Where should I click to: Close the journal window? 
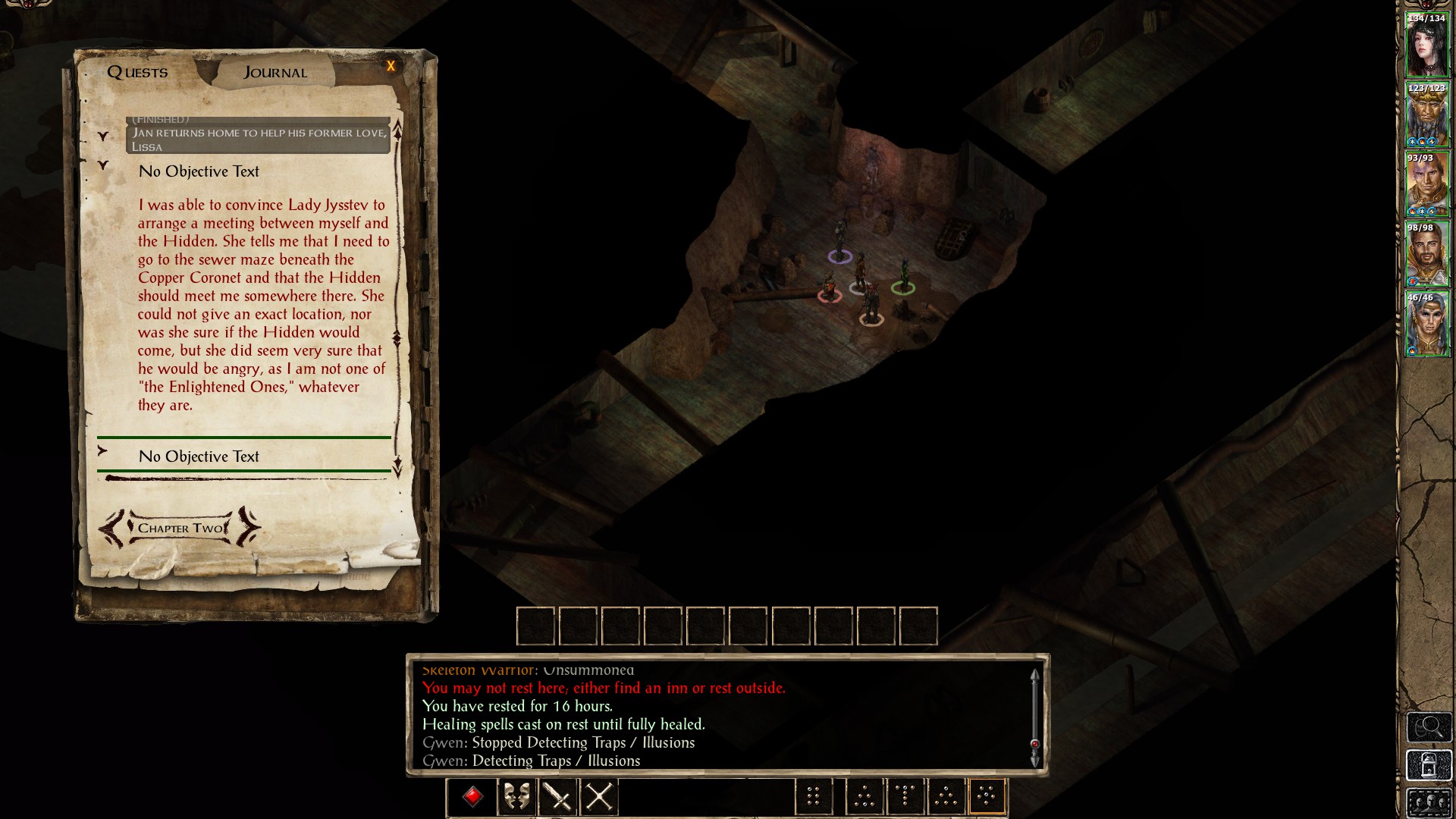tap(391, 66)
